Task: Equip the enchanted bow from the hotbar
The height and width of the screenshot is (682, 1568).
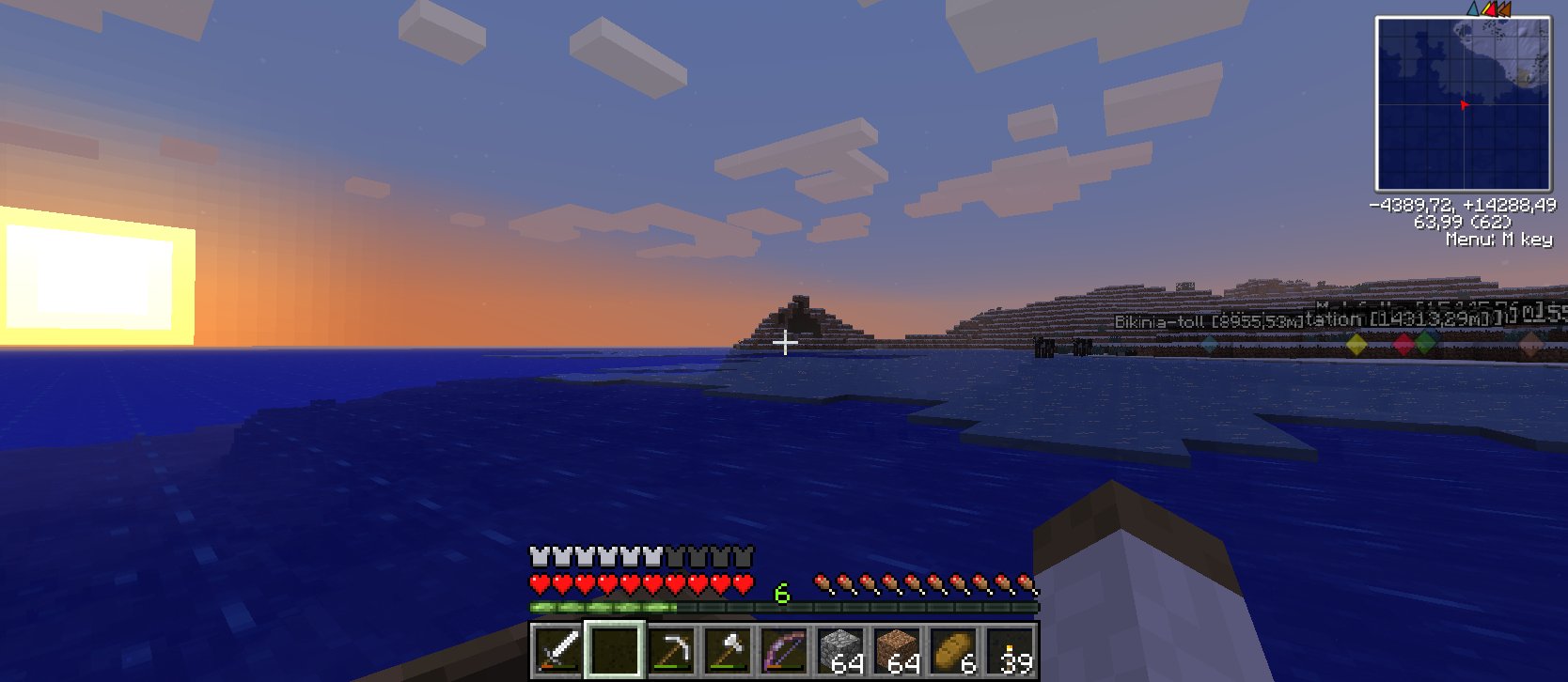Action: pyautogui.click(x=784, y=650)
